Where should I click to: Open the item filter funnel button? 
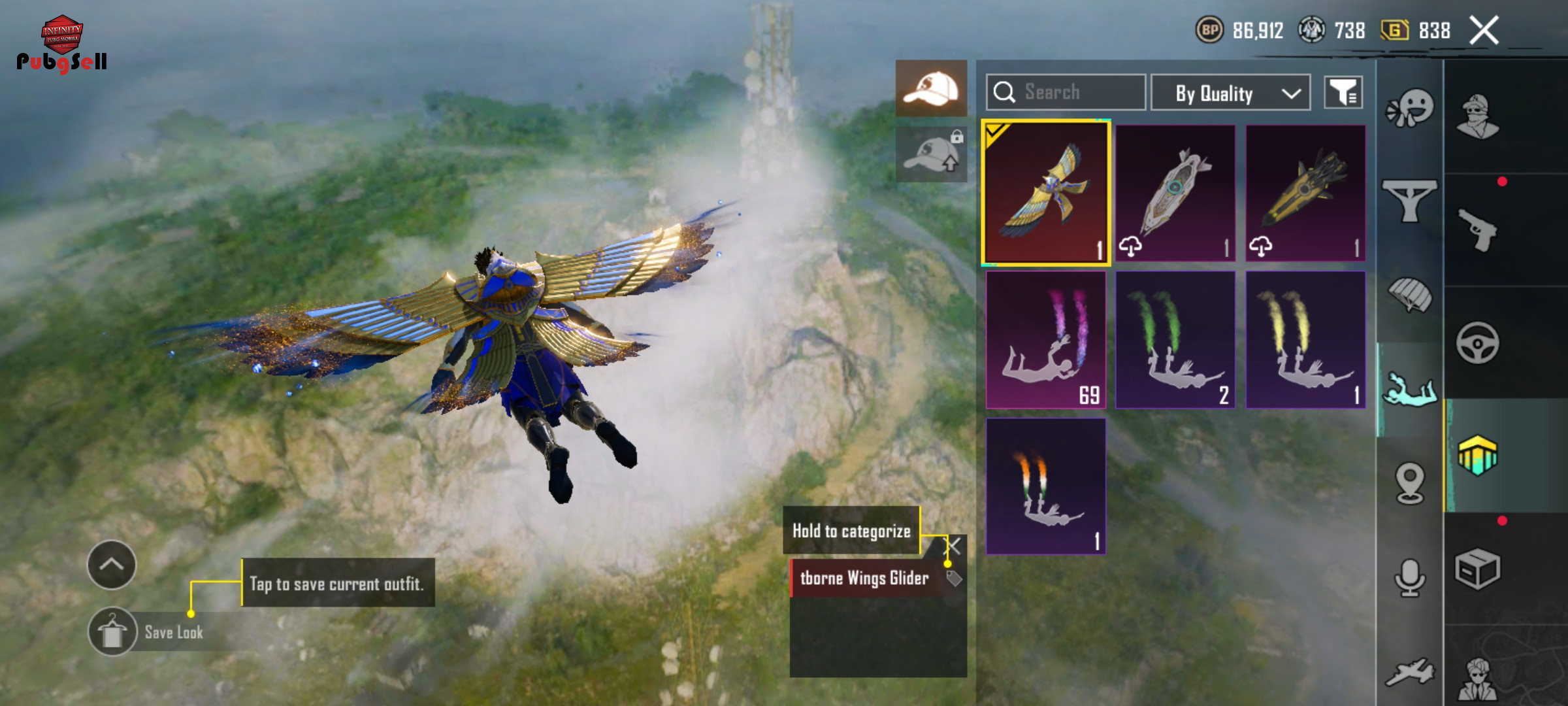1343,93
